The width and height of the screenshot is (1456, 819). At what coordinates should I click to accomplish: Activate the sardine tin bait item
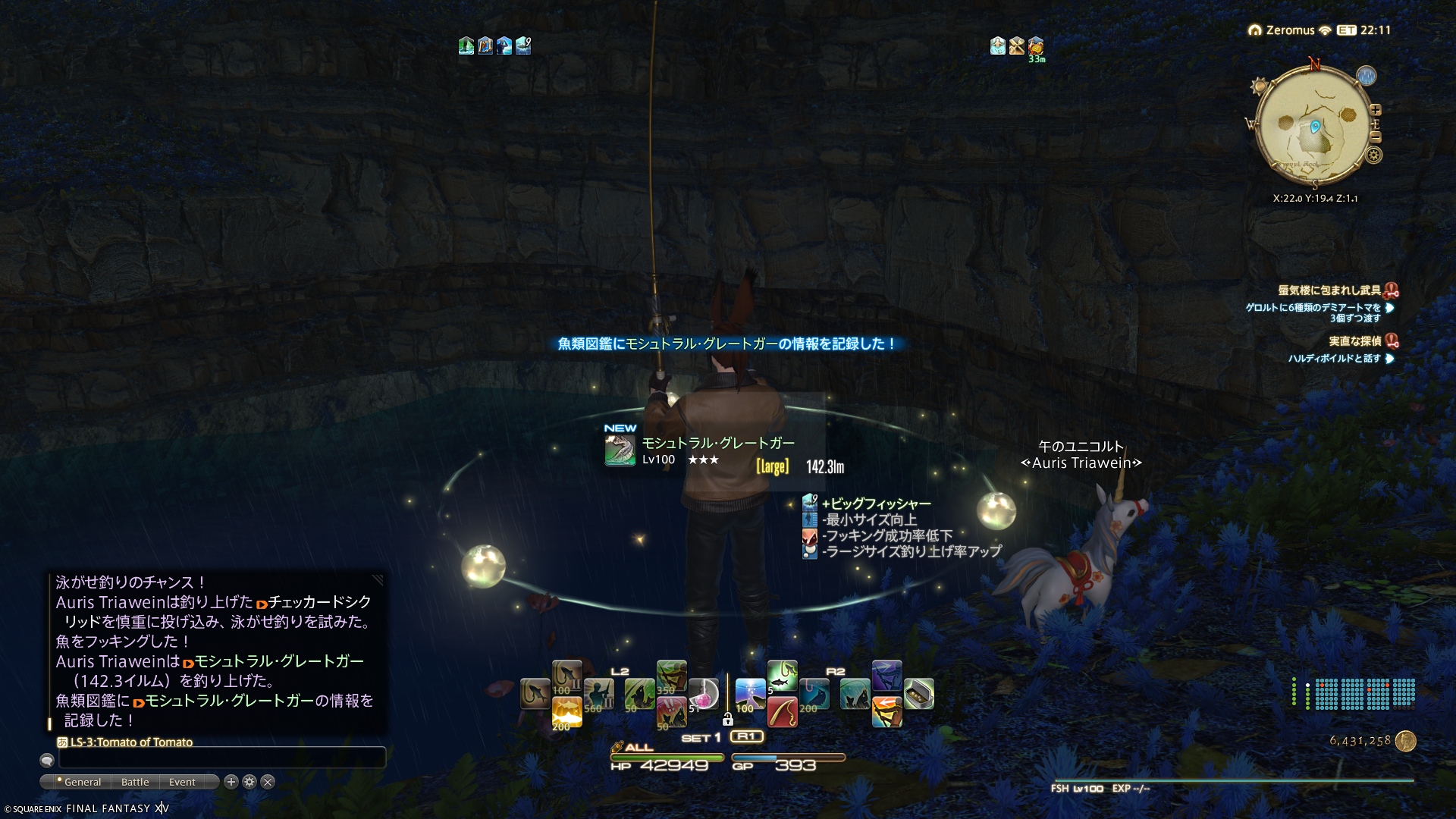[918, 694]
